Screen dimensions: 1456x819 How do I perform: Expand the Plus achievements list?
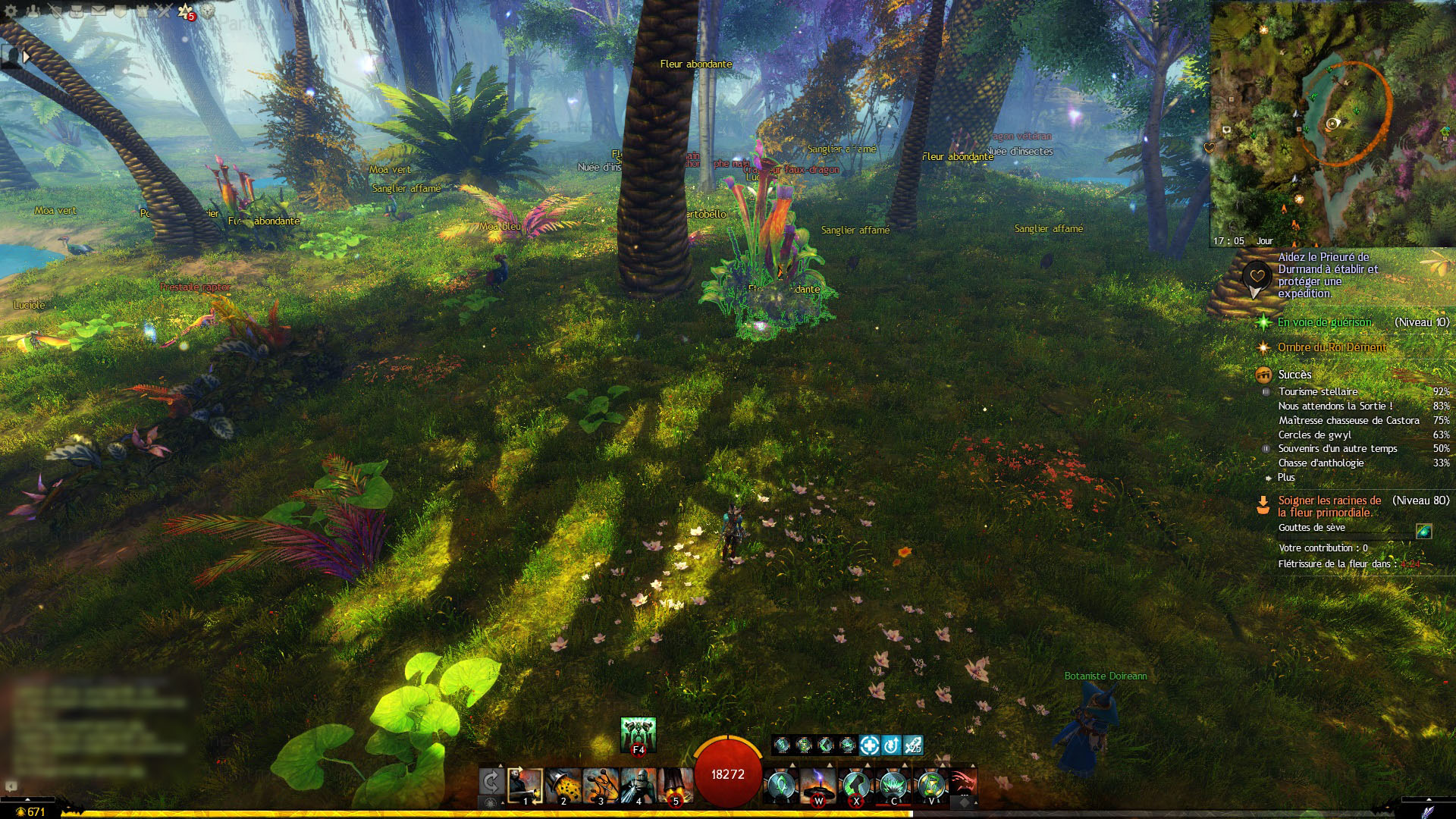[x=1286, y=477]
